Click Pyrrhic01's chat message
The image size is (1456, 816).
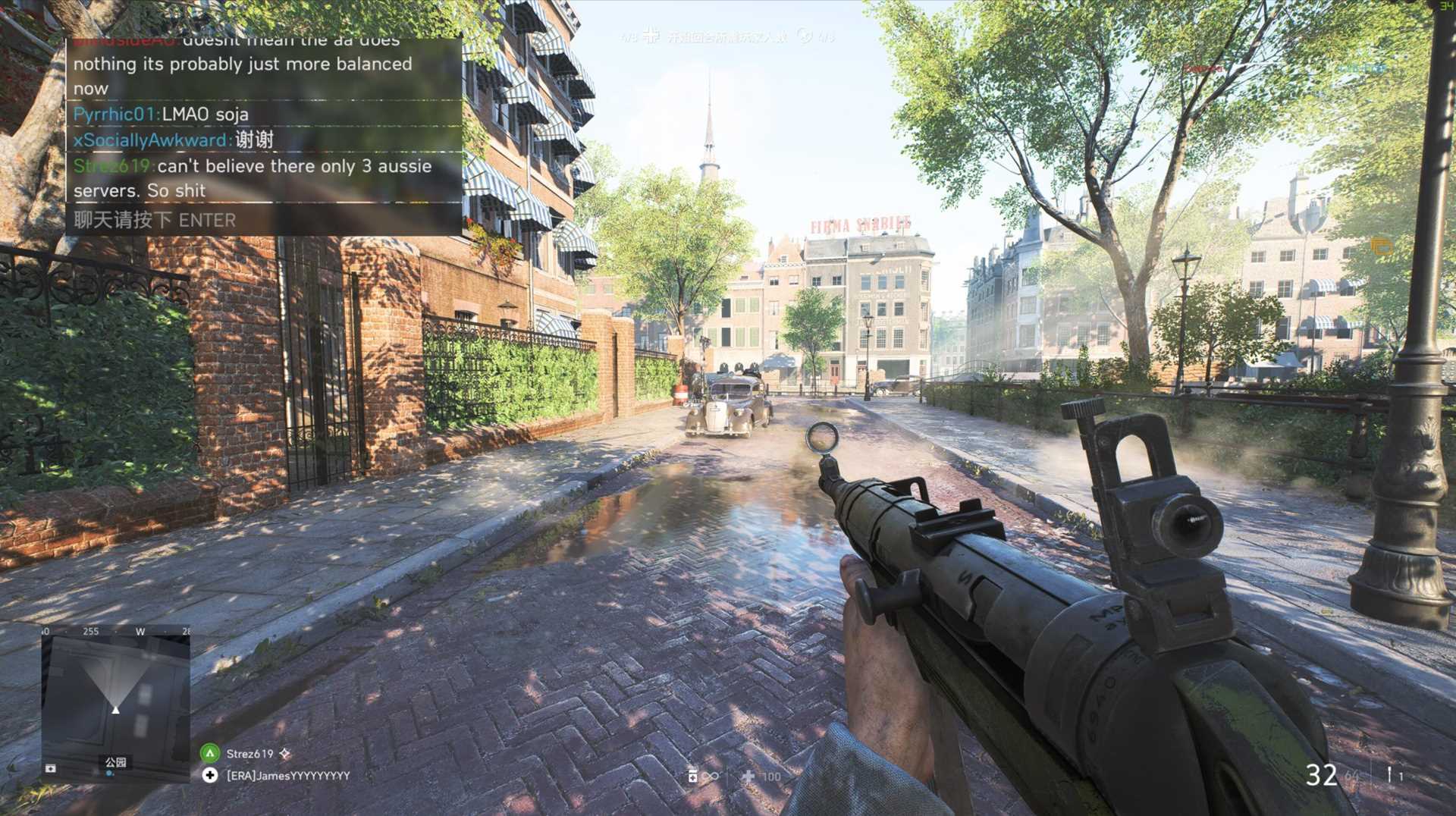(x=161, y=115)
